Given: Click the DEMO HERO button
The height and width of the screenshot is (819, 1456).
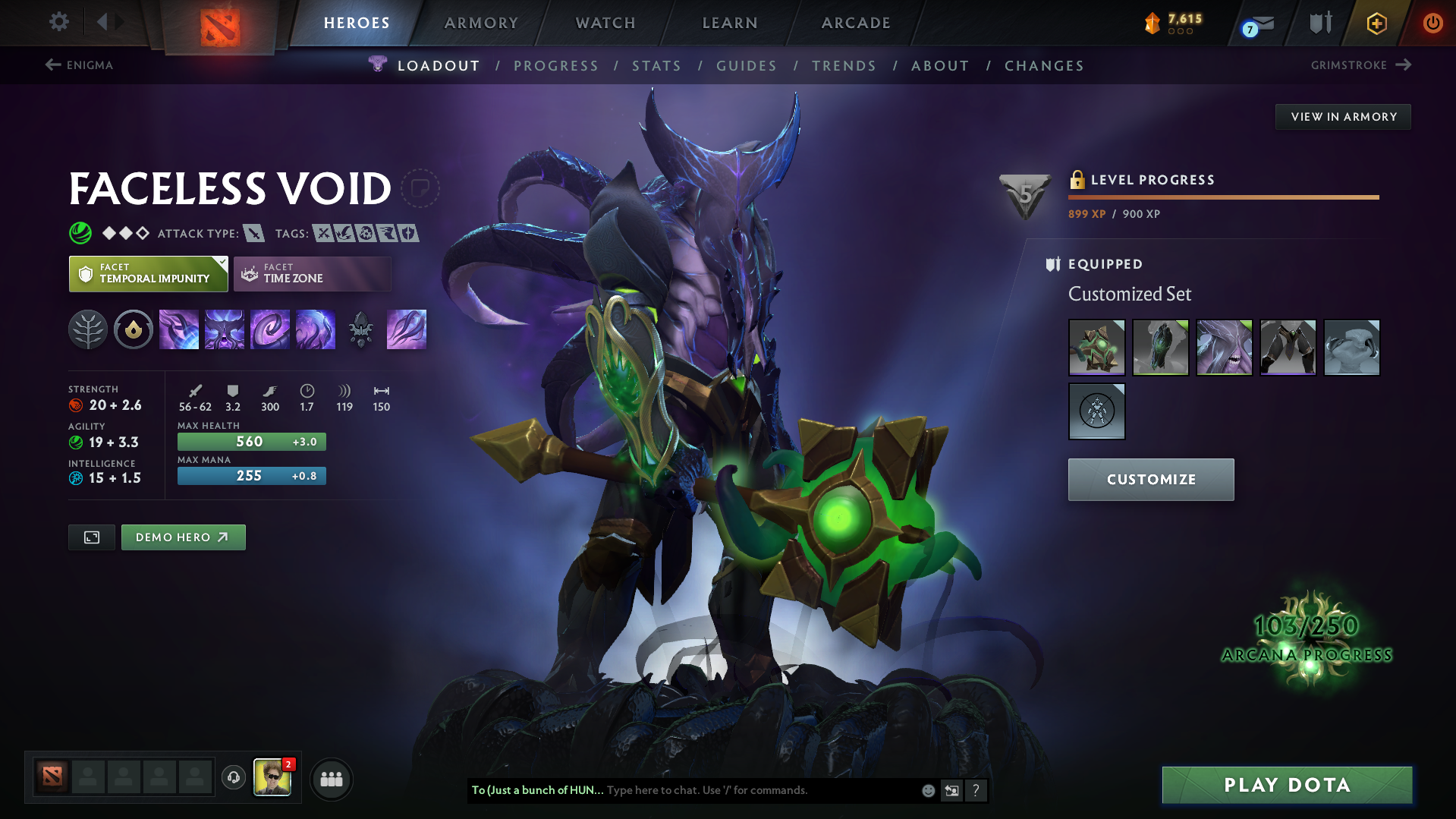Looking at the screenshot, I should coord(183,537).
